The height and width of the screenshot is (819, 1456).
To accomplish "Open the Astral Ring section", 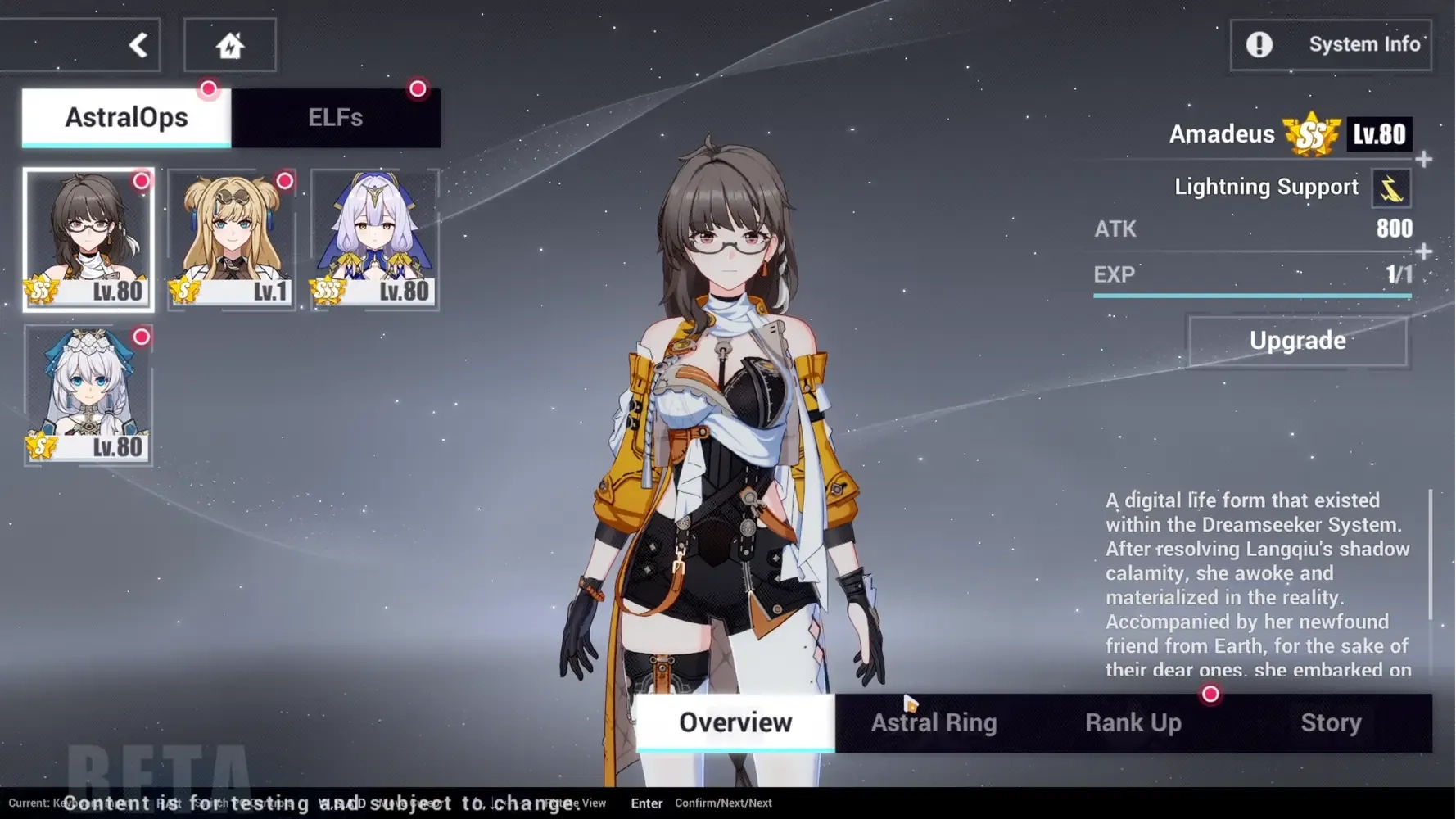I will coord(934,722).
